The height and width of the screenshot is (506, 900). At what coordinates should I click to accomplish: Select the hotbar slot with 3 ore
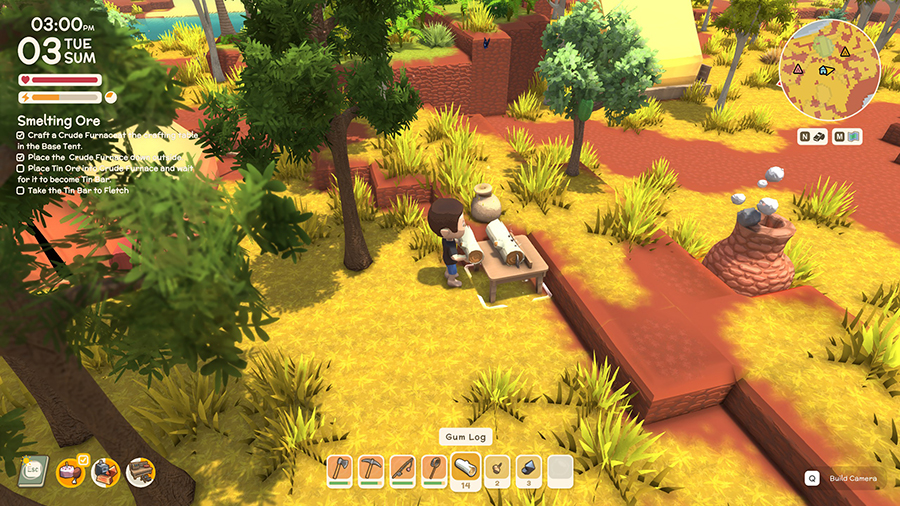click(528, 469)
